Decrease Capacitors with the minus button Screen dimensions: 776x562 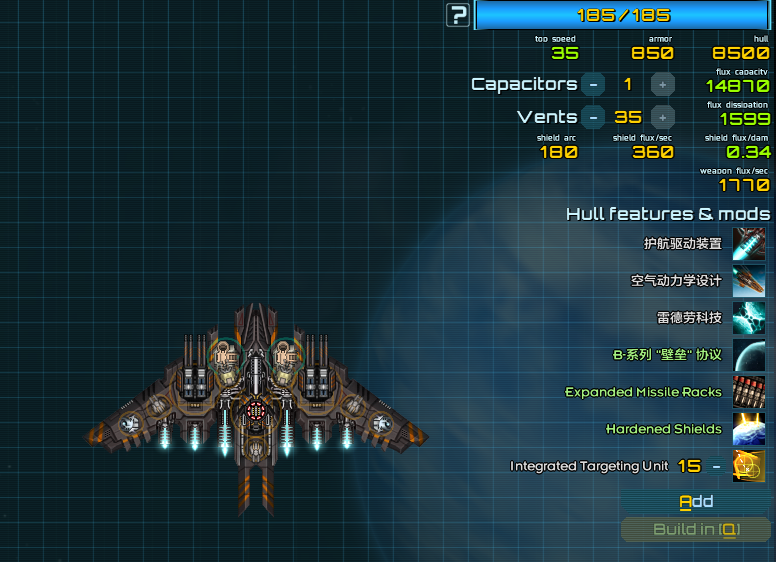point(593,85)
